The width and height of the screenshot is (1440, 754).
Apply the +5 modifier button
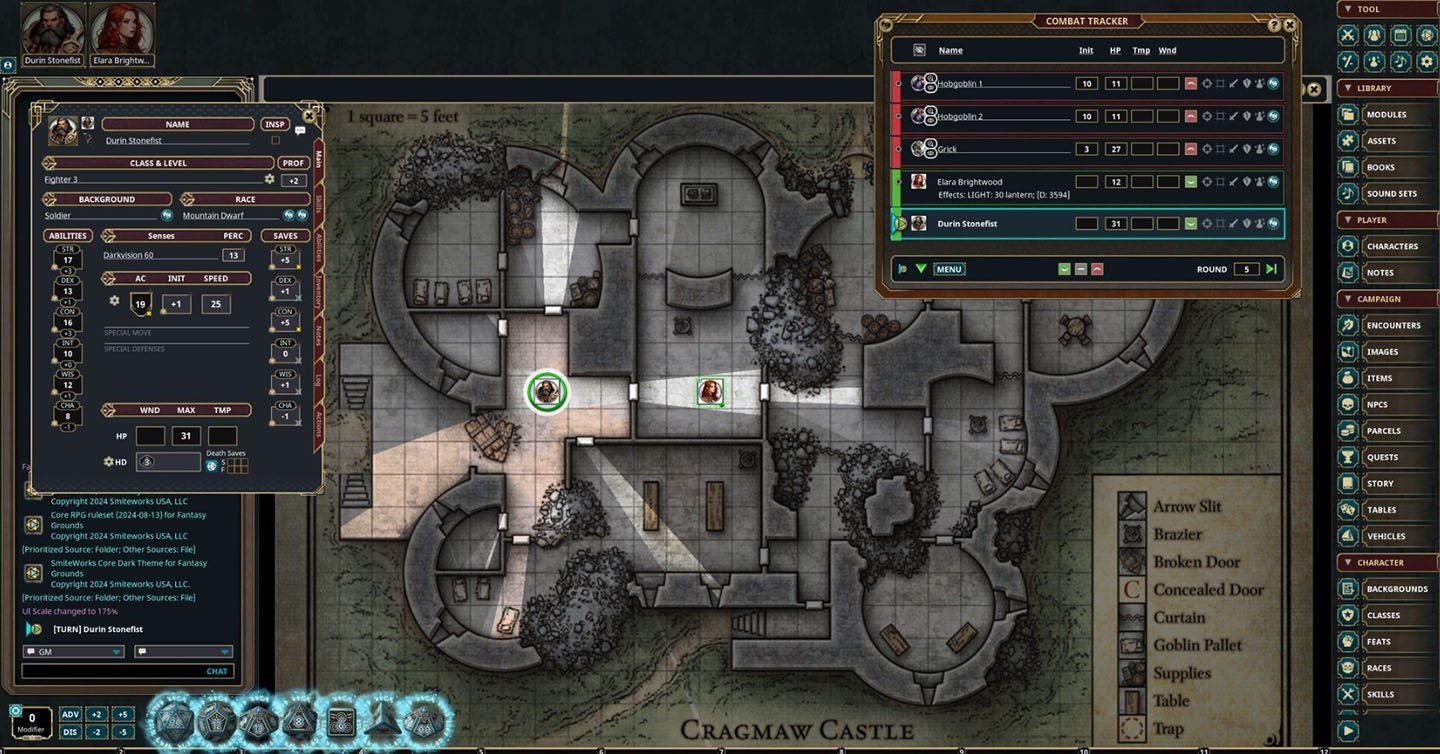[x=123, y=714]
